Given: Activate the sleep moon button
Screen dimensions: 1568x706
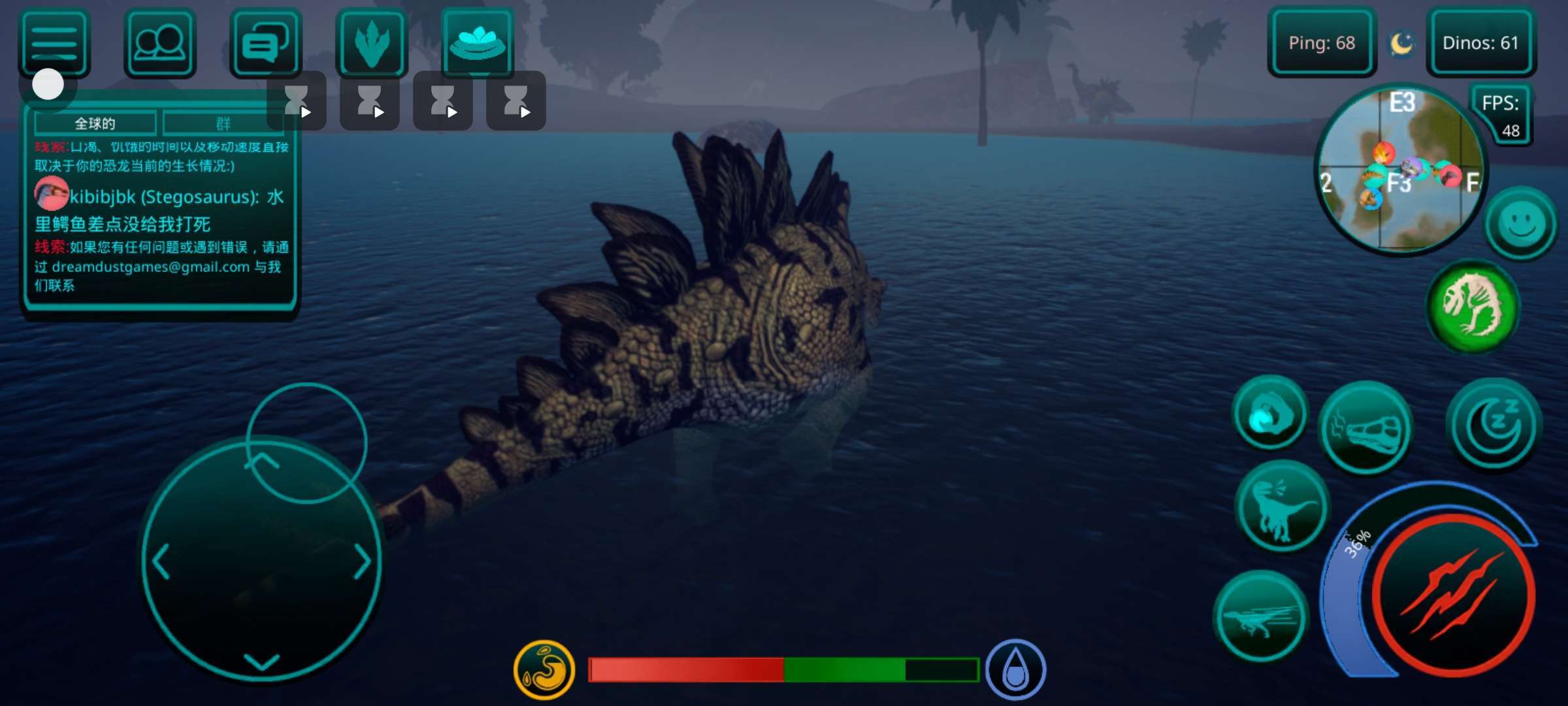Looking at the screenshot, I should 1494,425.
